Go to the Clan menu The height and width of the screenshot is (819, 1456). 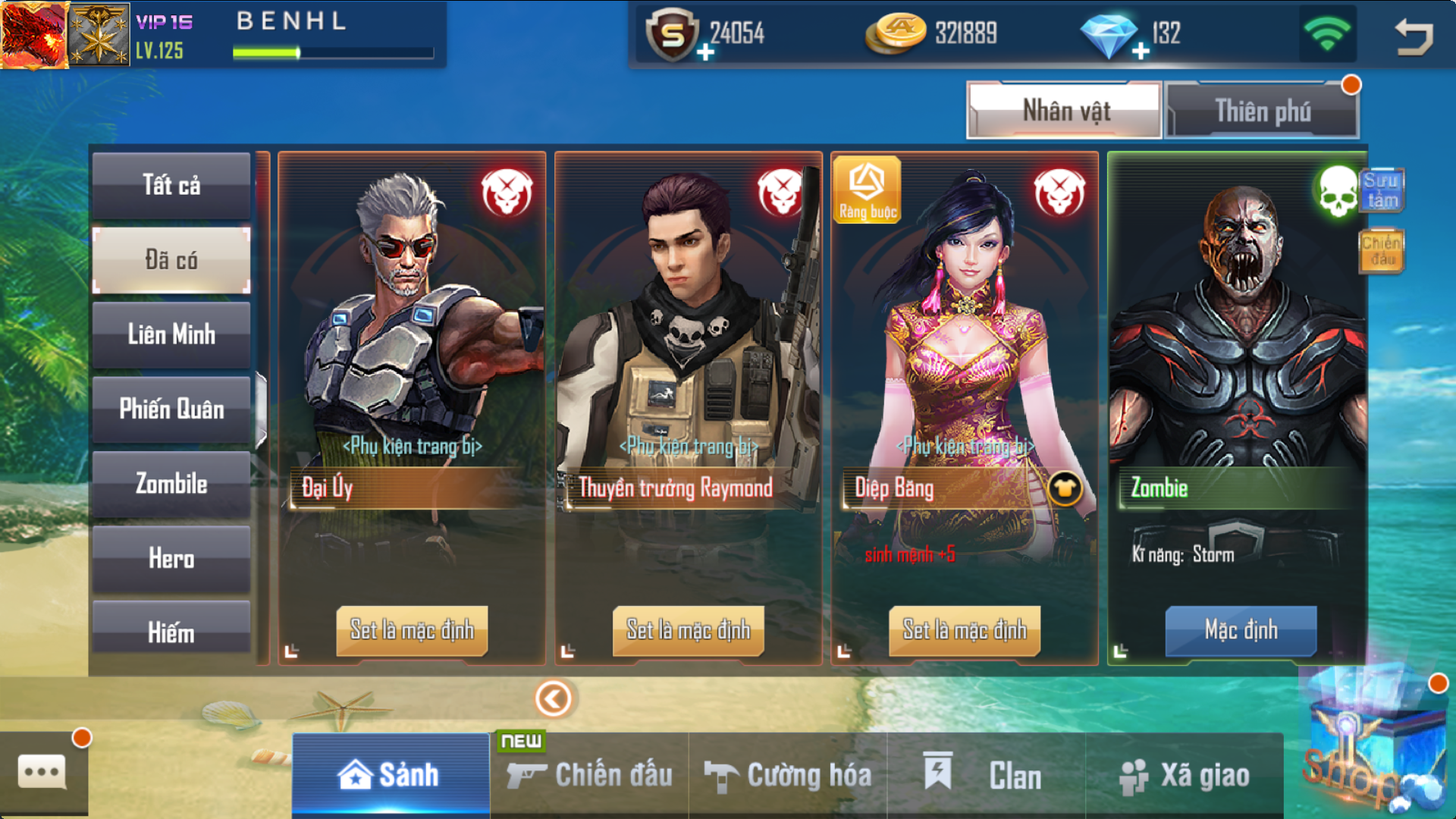click(986, 775)
